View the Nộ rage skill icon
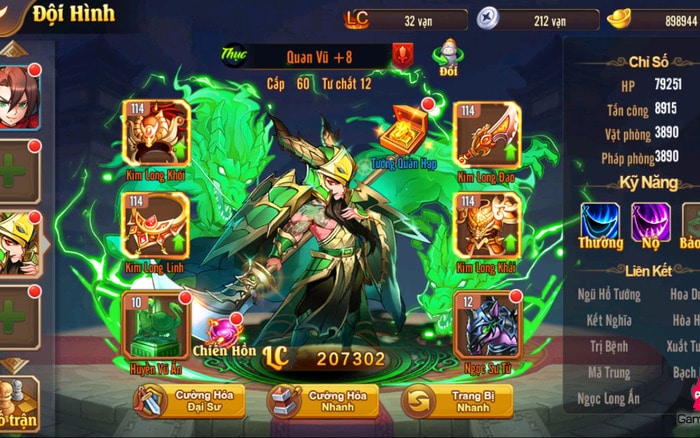The image size is (700, 438). [x=650, y=221]
